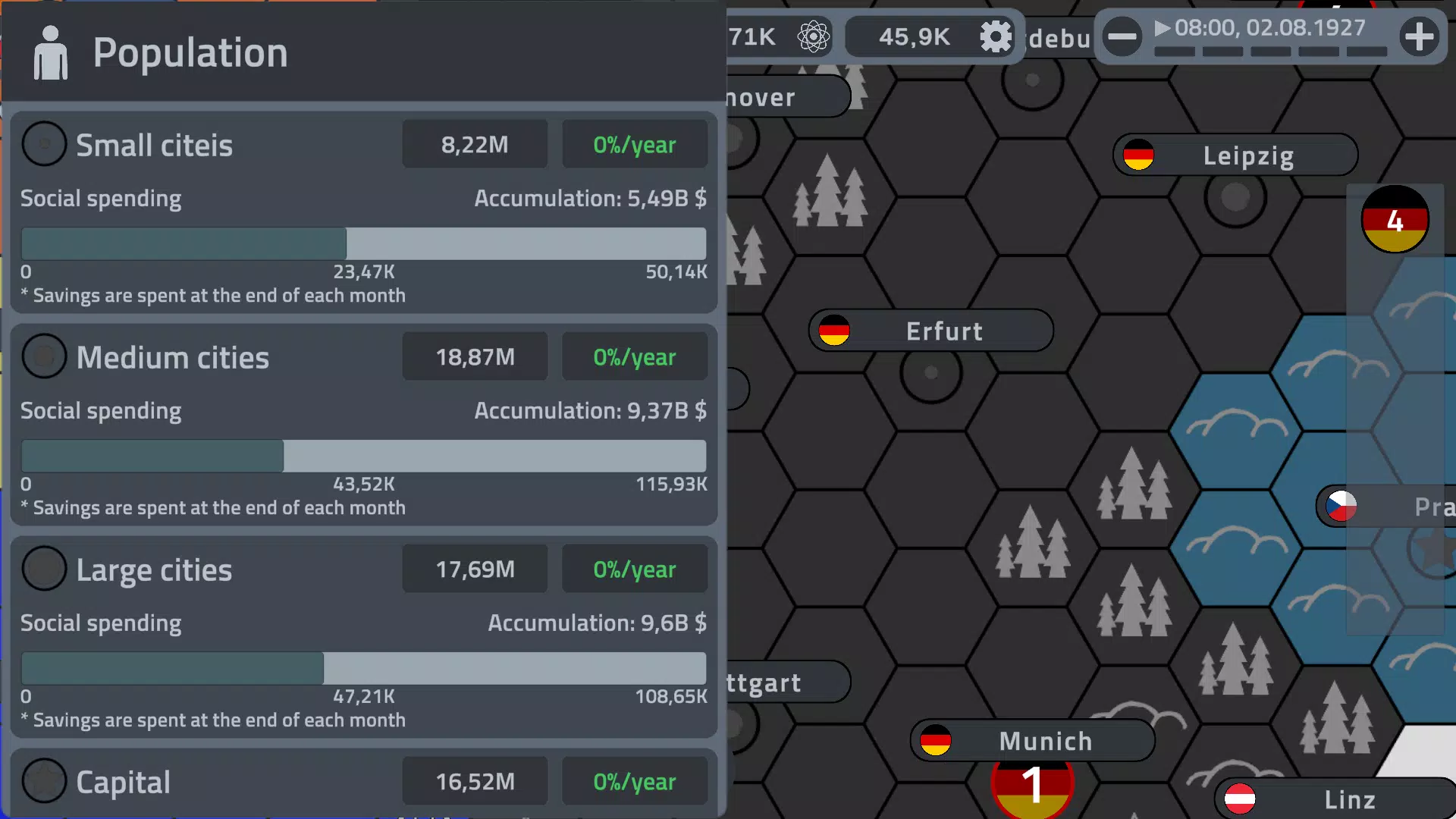The width and height of the screenshot is (1456, 819).
Task: Click the play button beside the date
Action: coord(1163,28)
